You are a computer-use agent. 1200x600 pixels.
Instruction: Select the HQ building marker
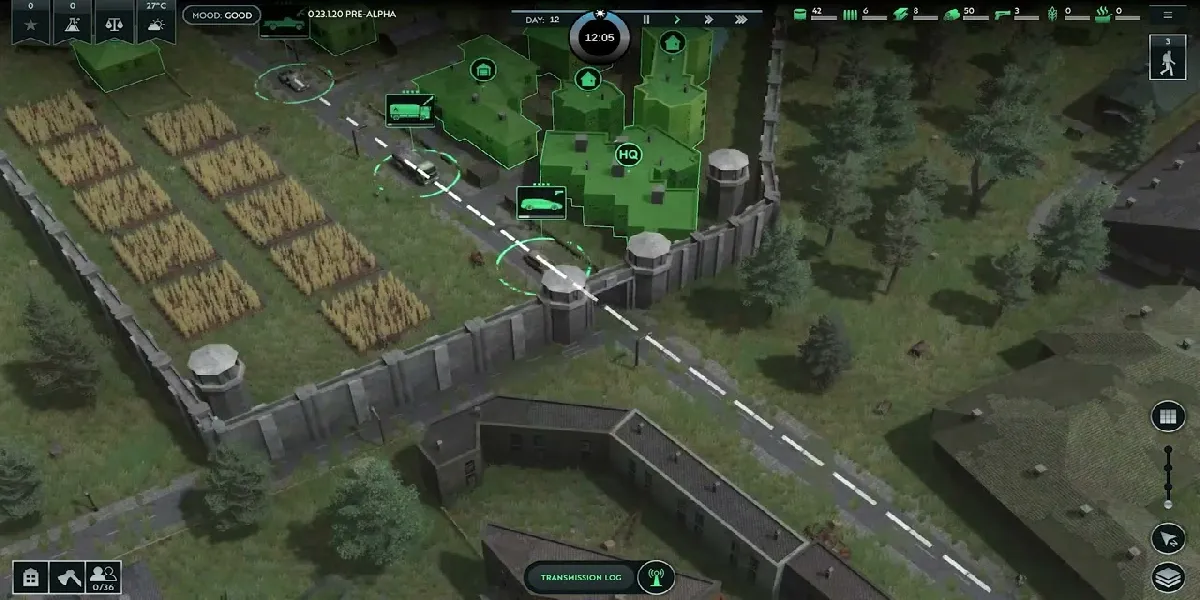click(628, 155)
